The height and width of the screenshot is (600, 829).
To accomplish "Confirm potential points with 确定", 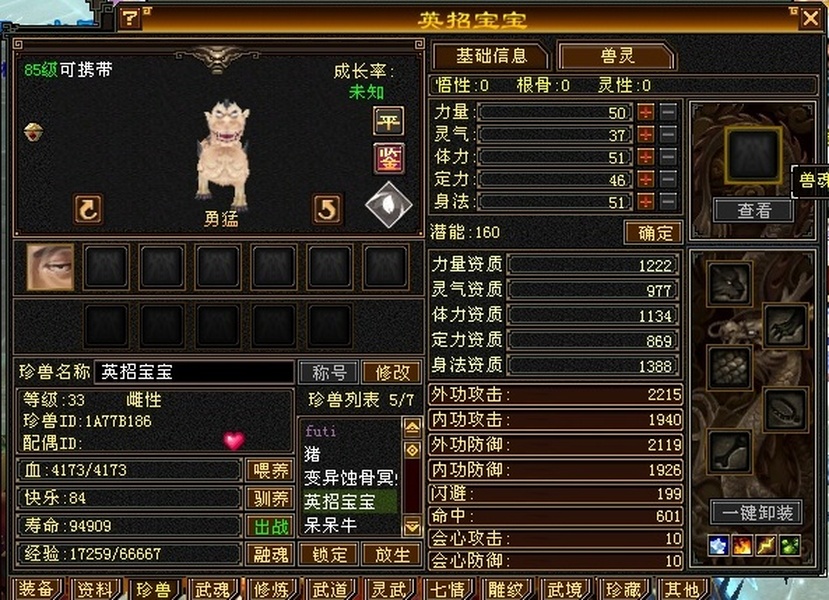I will point(653,233).
